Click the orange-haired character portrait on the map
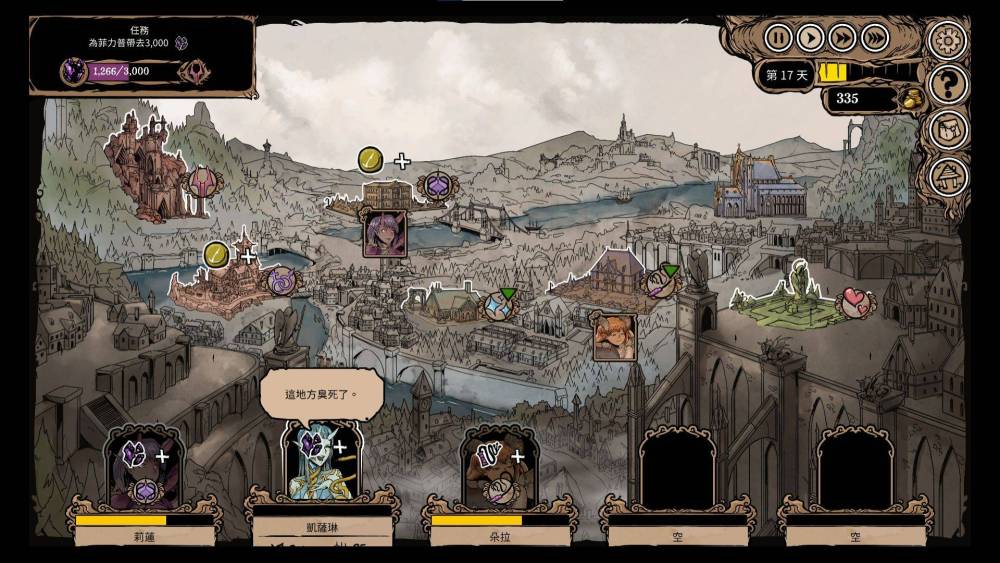 click(x=613, y=337)
